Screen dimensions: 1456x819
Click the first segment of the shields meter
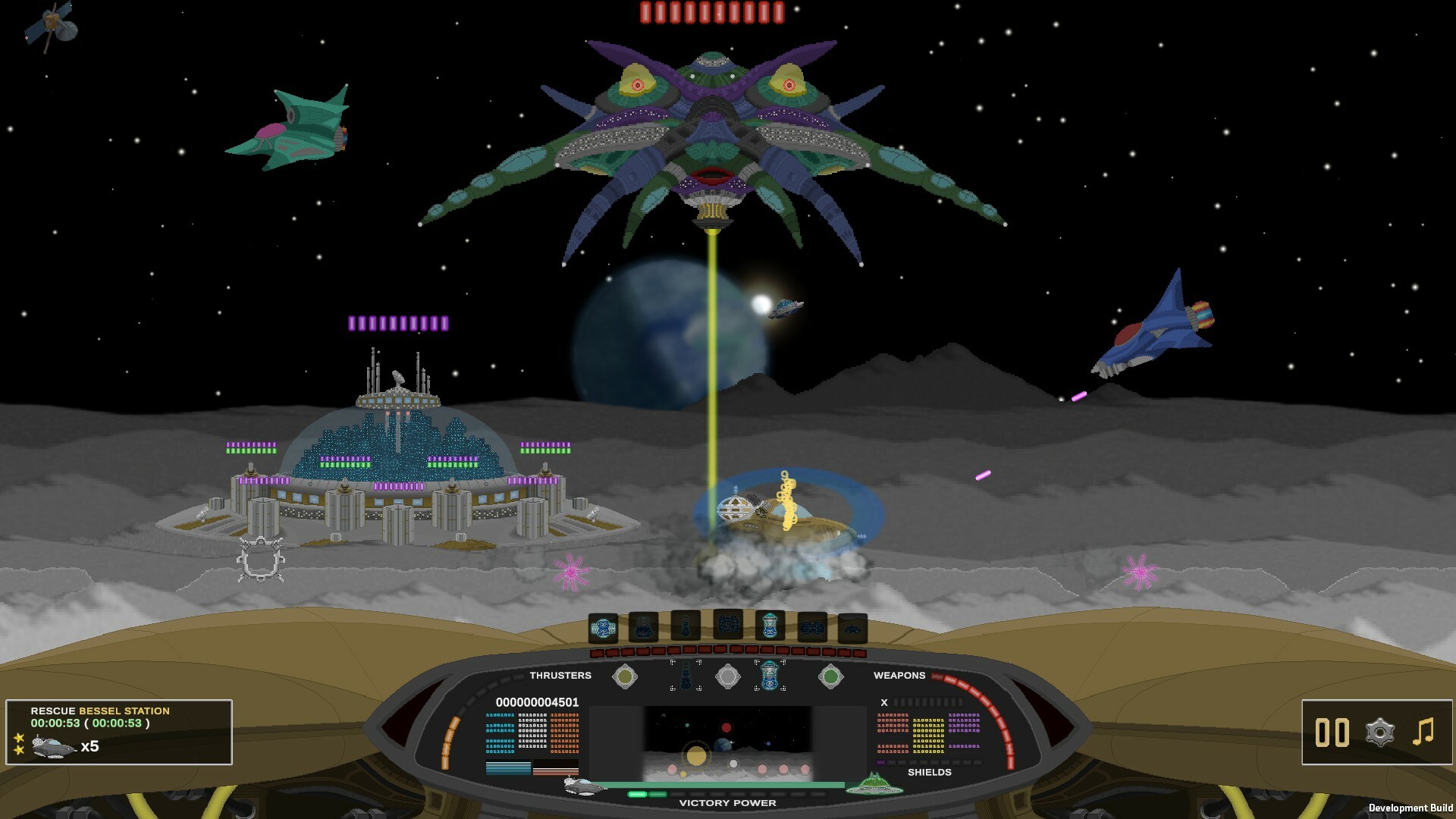tap(881, 762)
